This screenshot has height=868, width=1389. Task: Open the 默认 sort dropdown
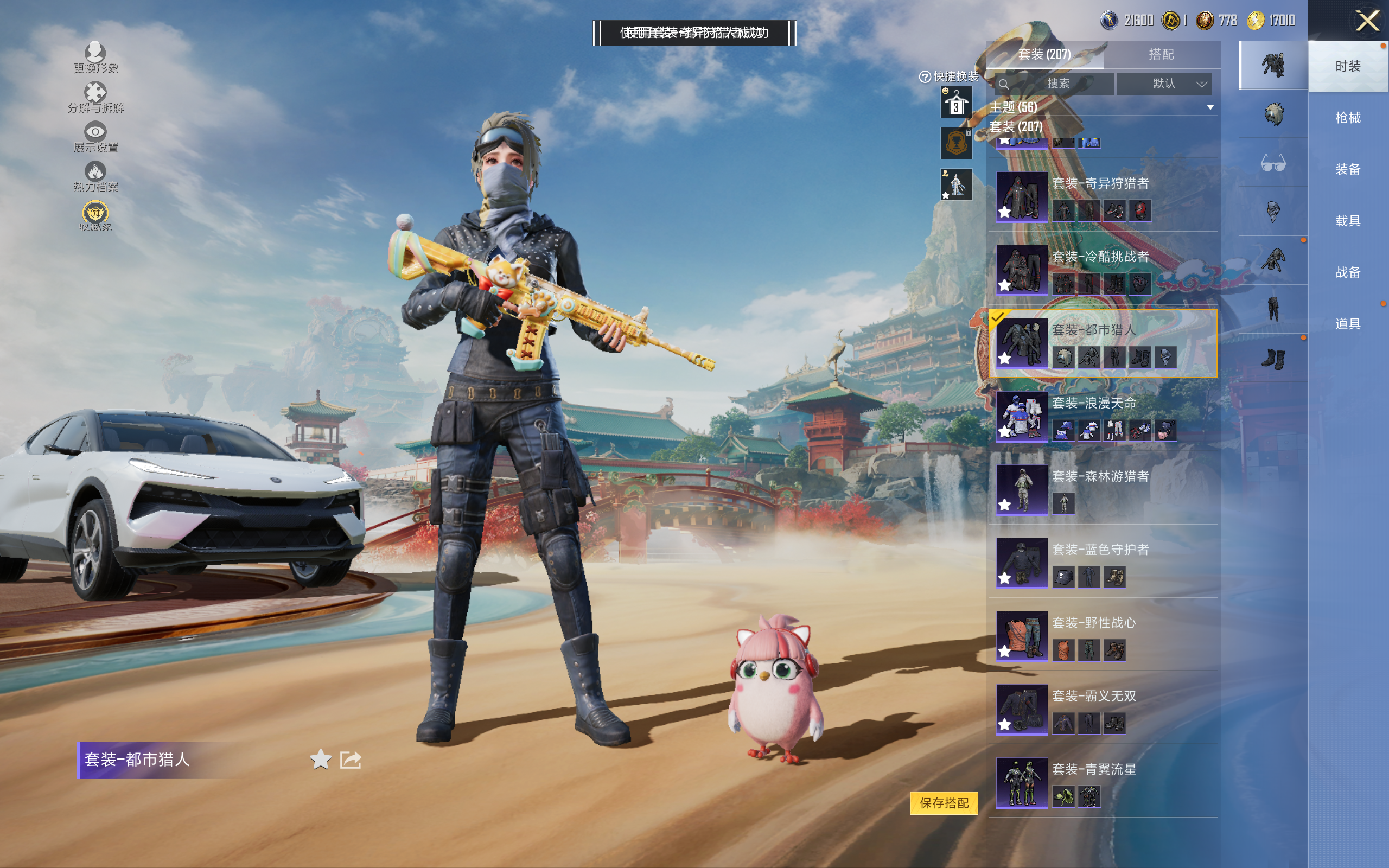(1163, 84)
